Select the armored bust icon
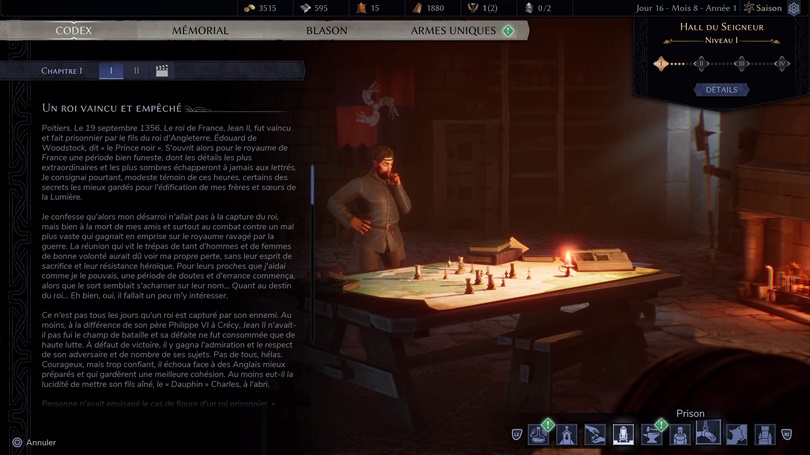Viewport: 810px width, 455px height. [x=680, y=435]
